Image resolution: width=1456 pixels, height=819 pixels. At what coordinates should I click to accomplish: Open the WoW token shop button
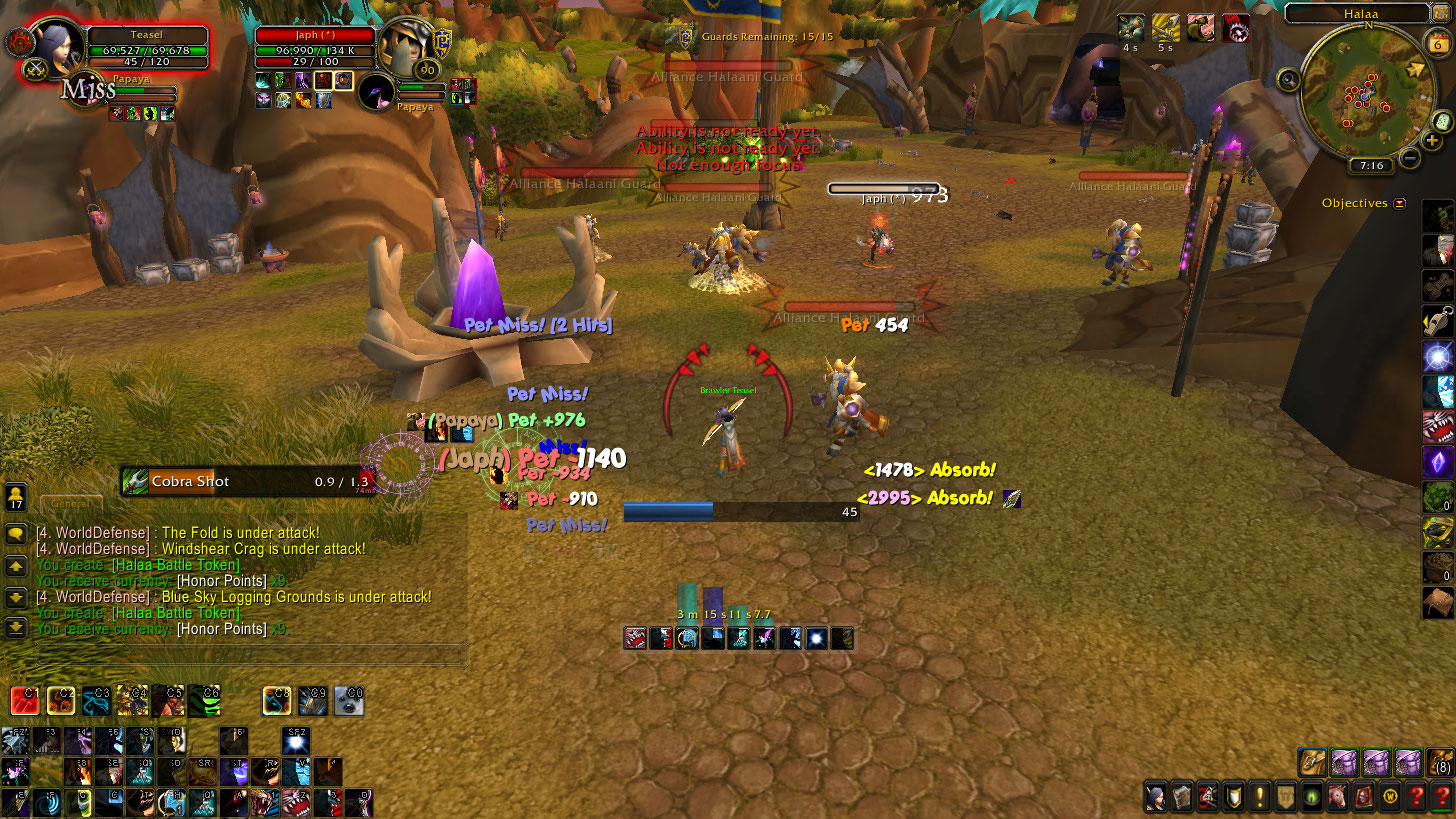[x=1389, y=796]
